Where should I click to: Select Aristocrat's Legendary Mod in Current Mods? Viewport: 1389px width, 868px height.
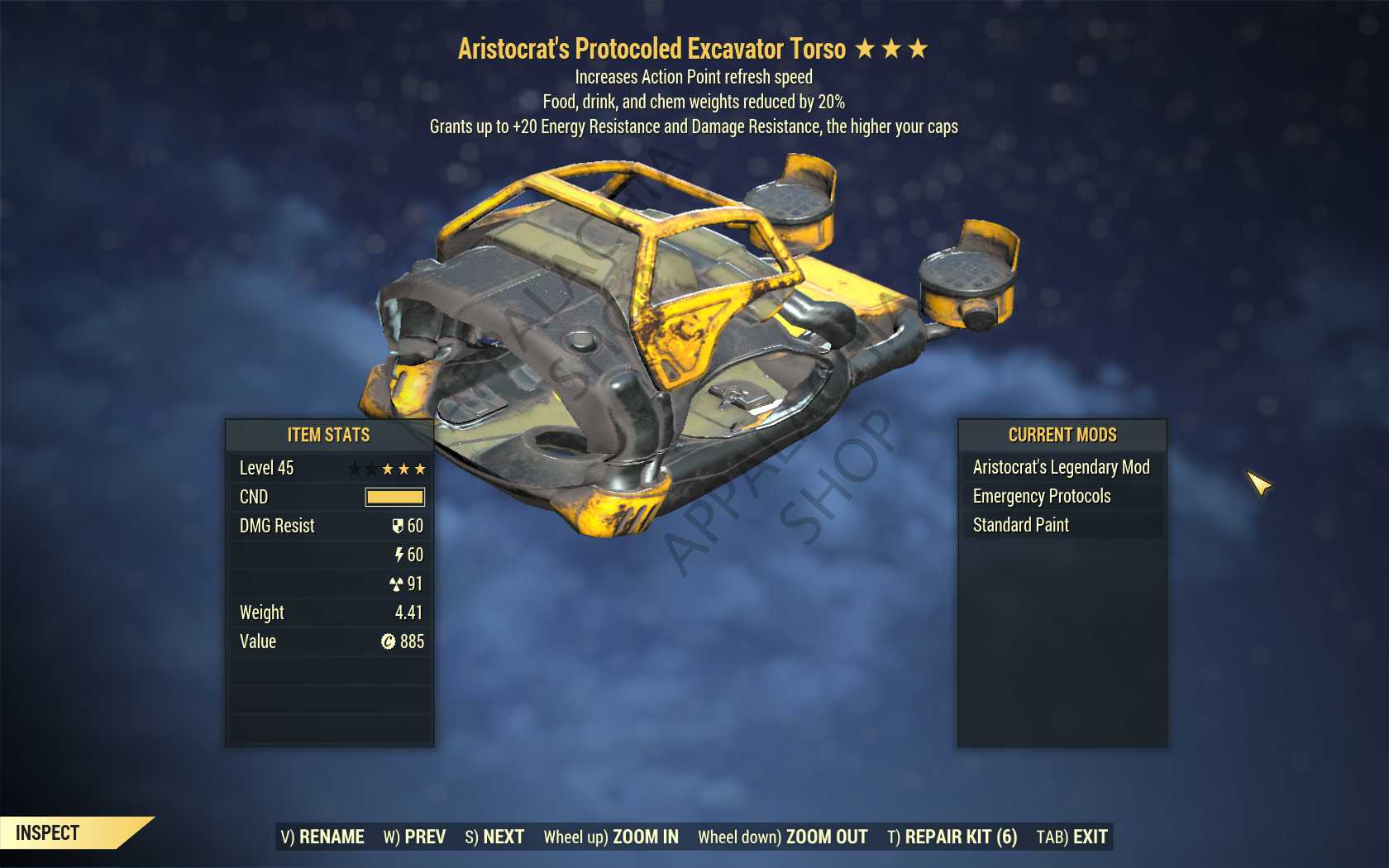[x=1061, y=467]
